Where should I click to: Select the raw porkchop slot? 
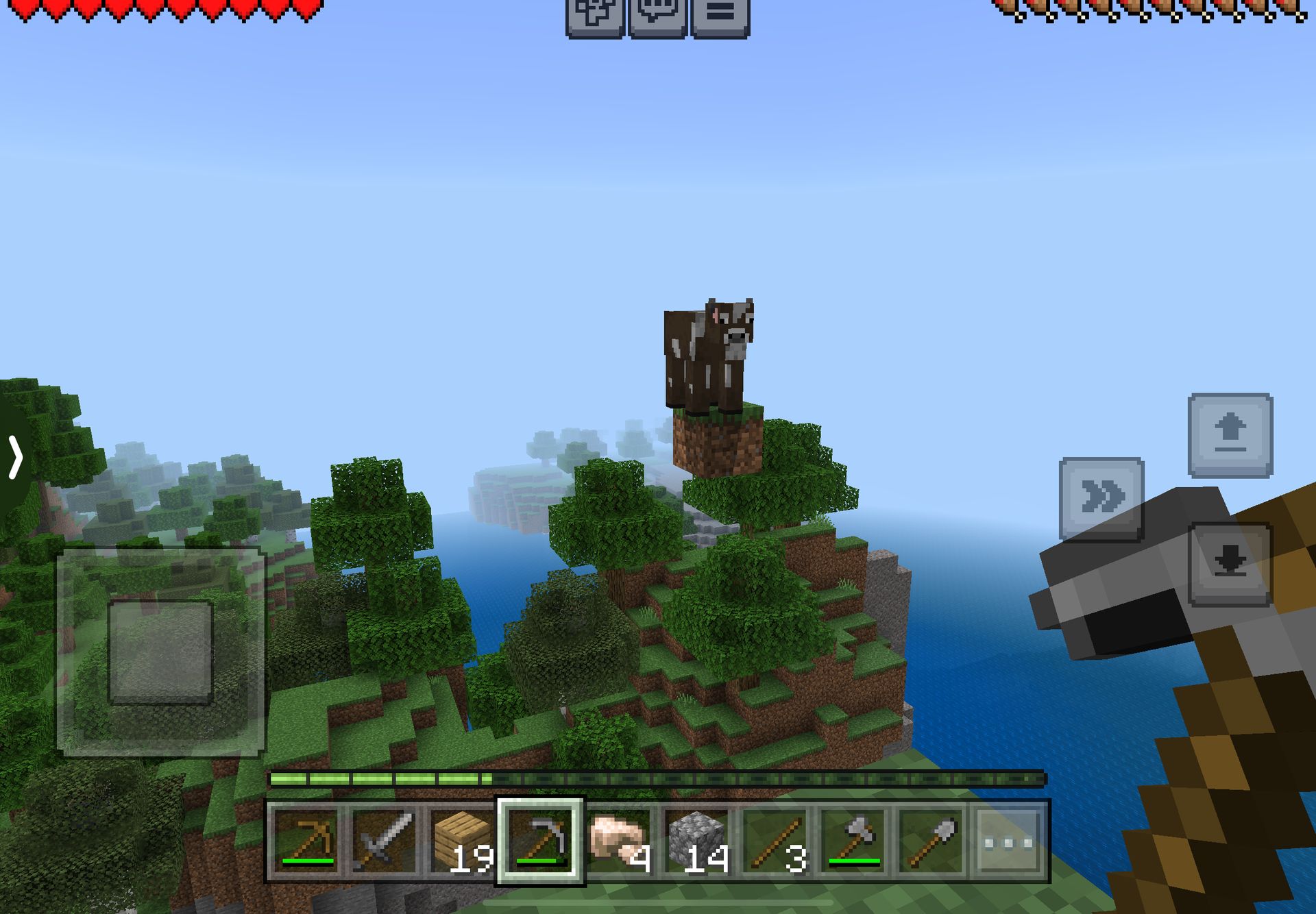pyautogui.click(x=618, y=841)
